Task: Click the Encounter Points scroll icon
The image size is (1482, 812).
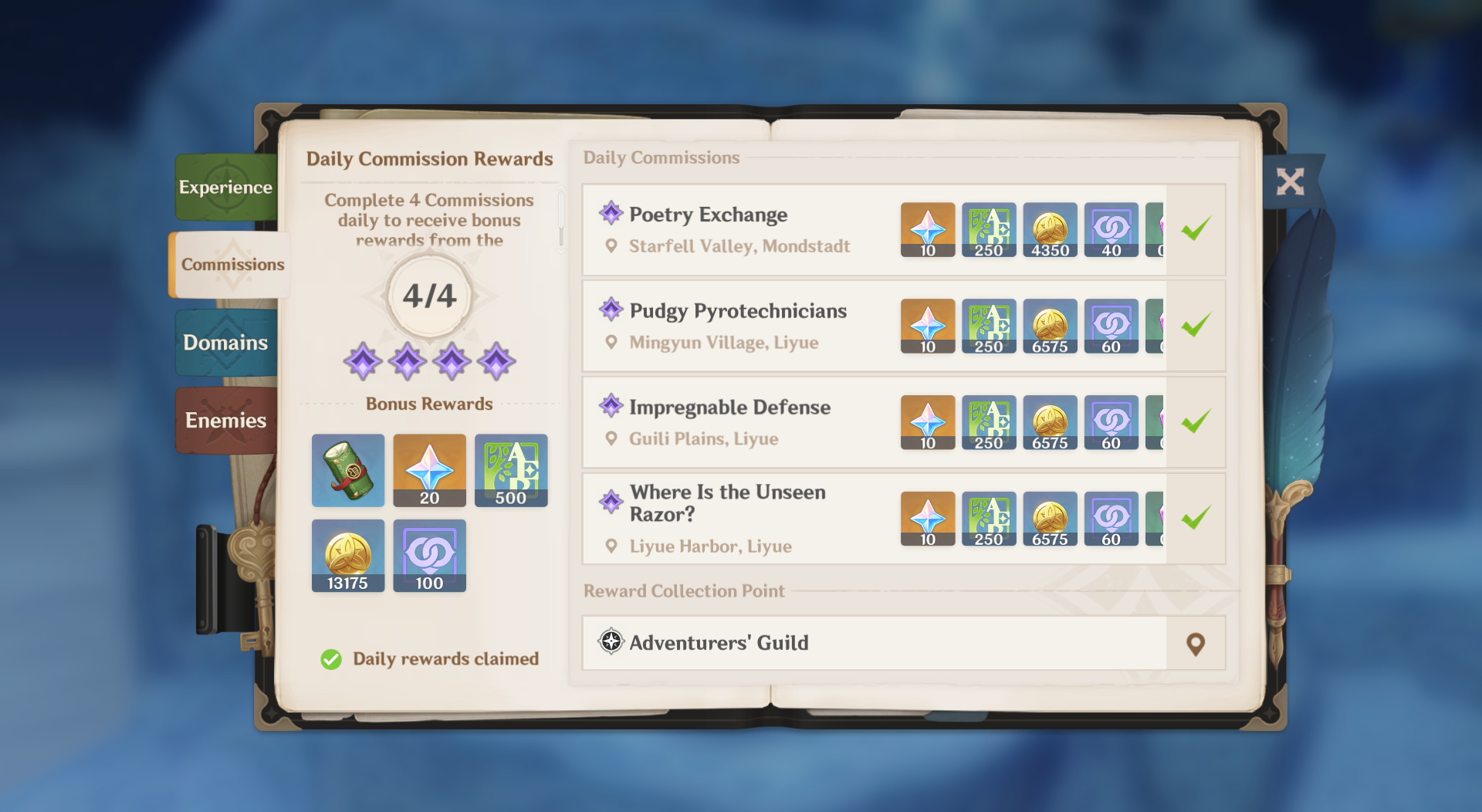Action: point(347,470)
